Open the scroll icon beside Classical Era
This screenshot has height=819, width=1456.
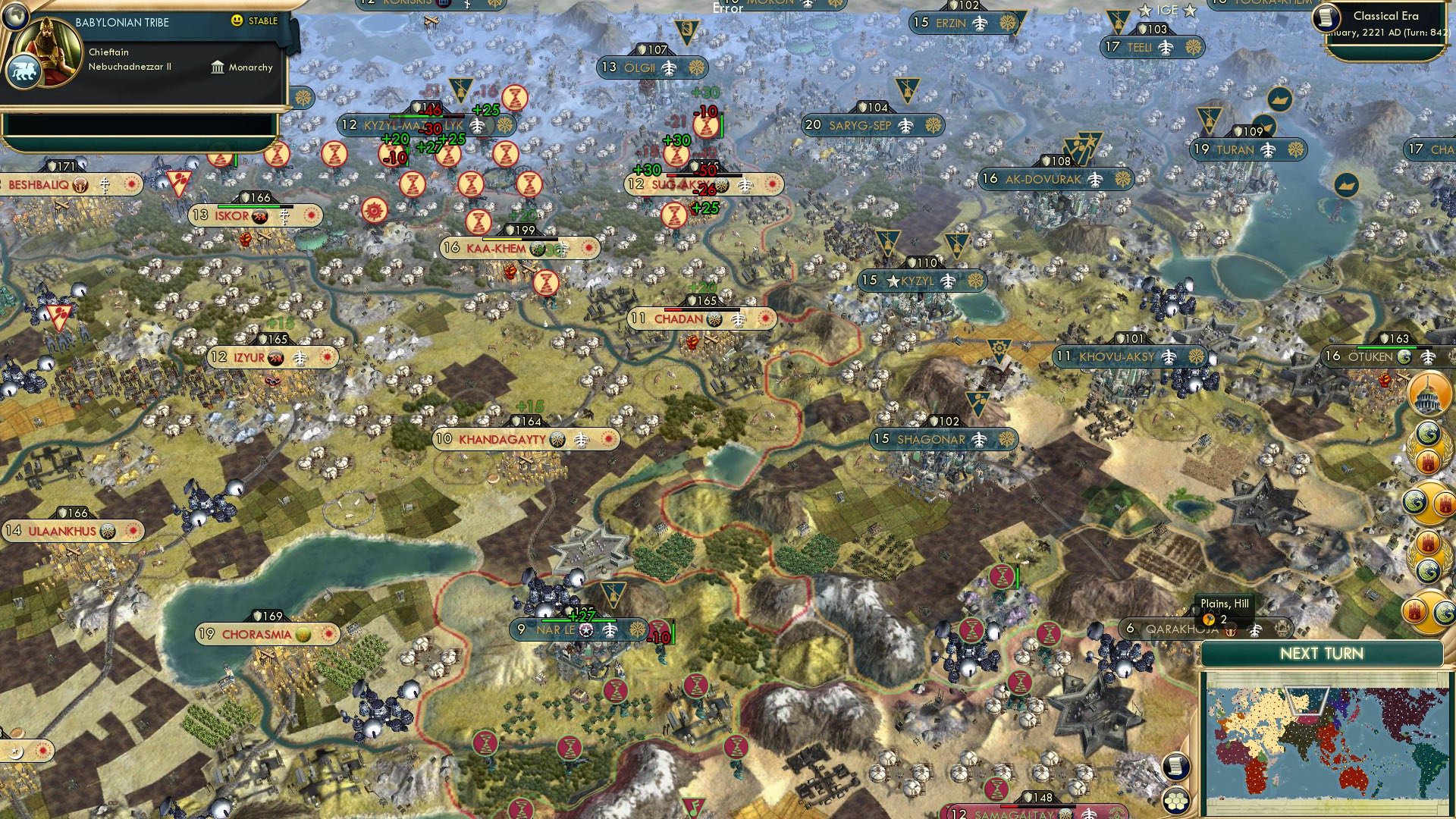pos(1326,17)
